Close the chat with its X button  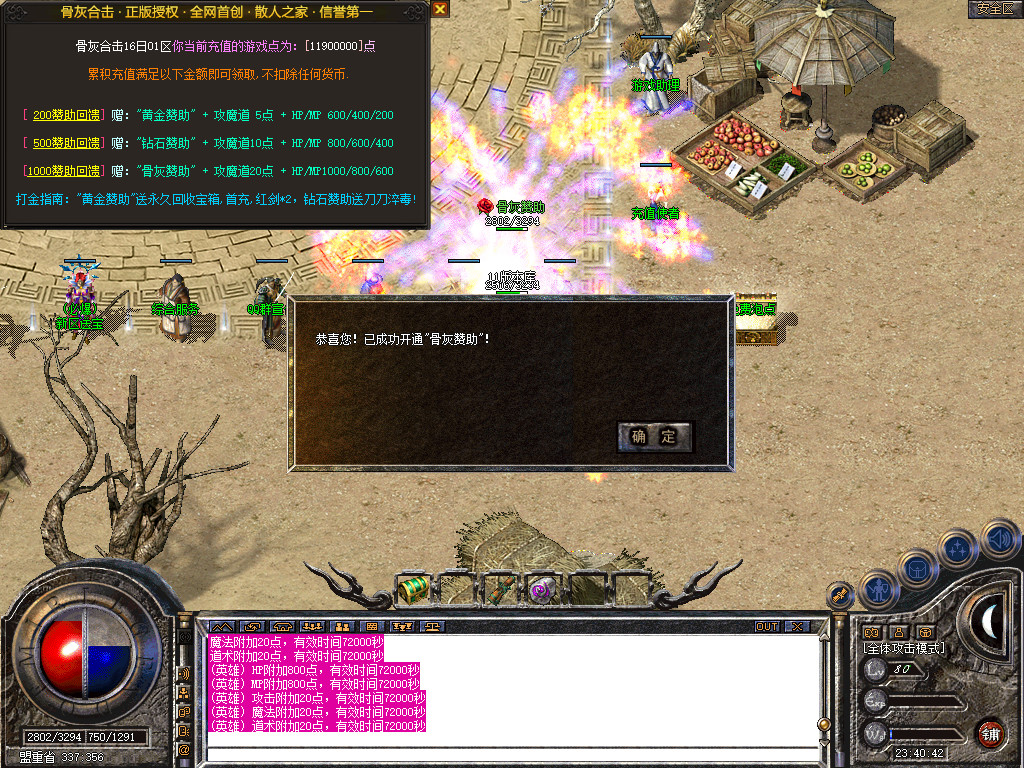797,627
